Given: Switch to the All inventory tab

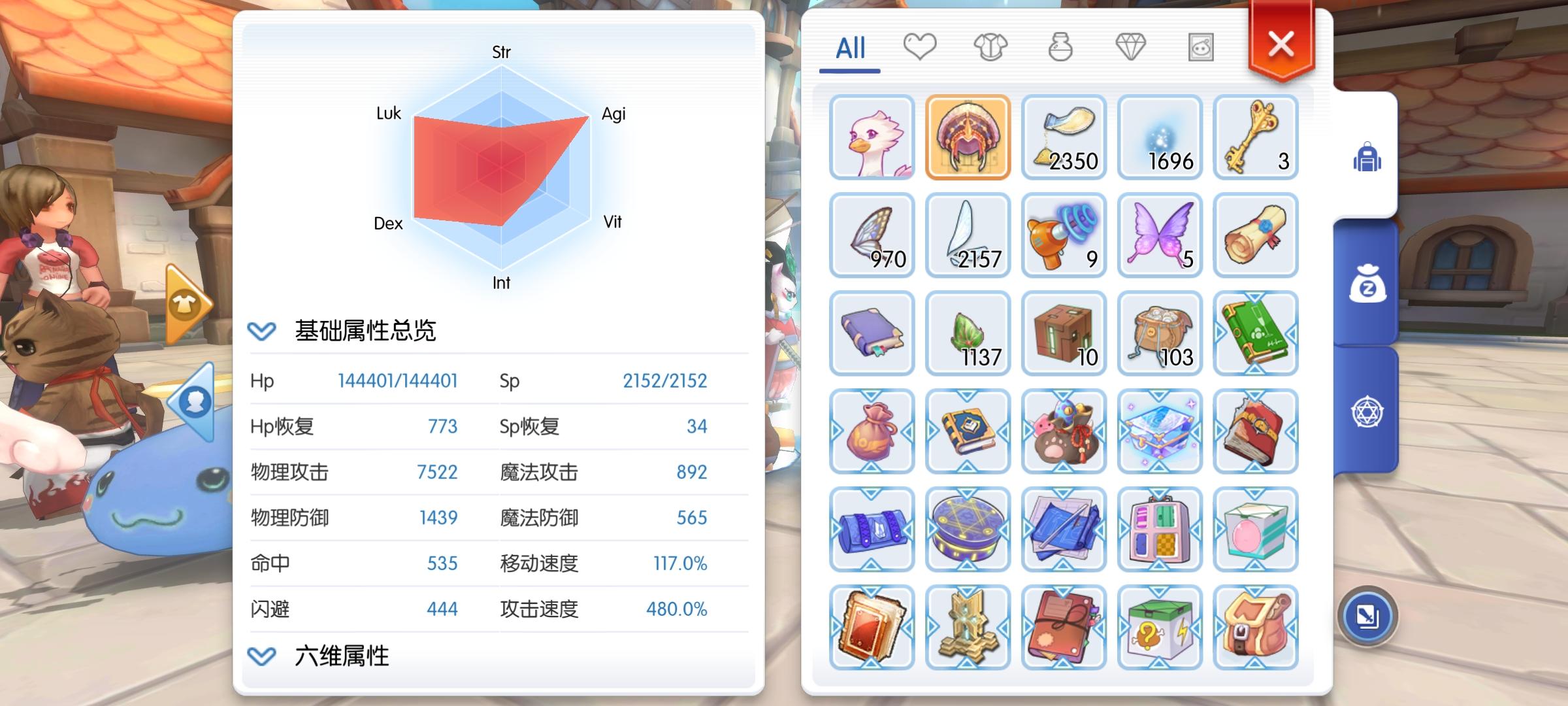Looking at the screenshot, I should tap(849, 47).
